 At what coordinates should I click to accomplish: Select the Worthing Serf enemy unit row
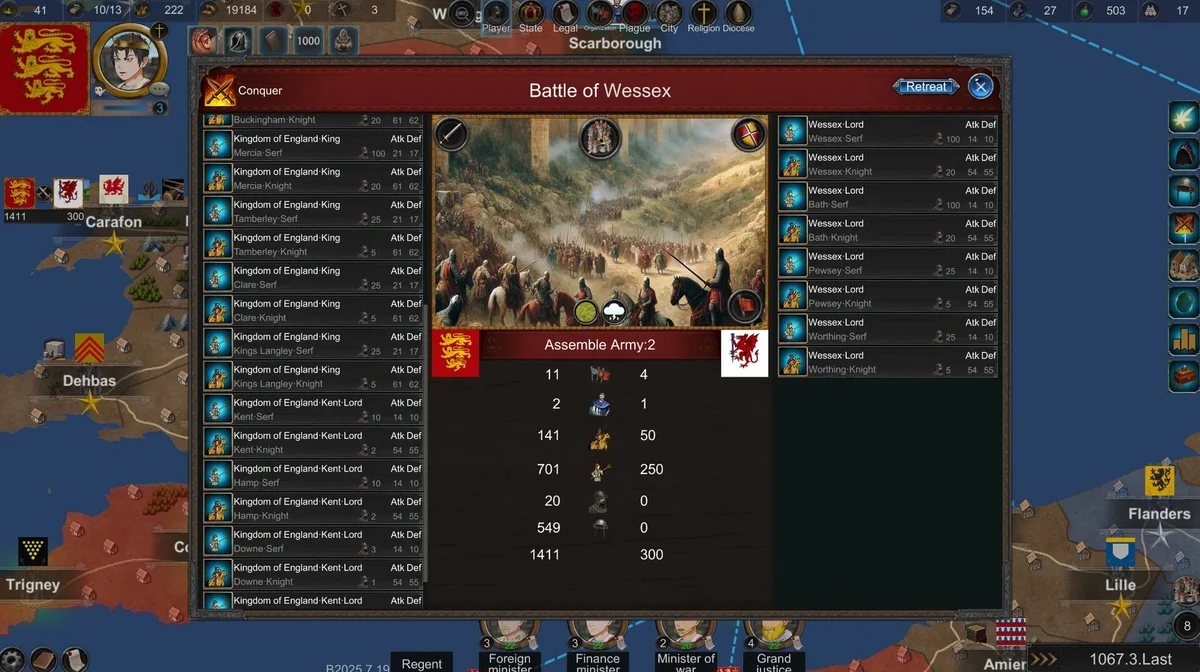tap(887, 329)
